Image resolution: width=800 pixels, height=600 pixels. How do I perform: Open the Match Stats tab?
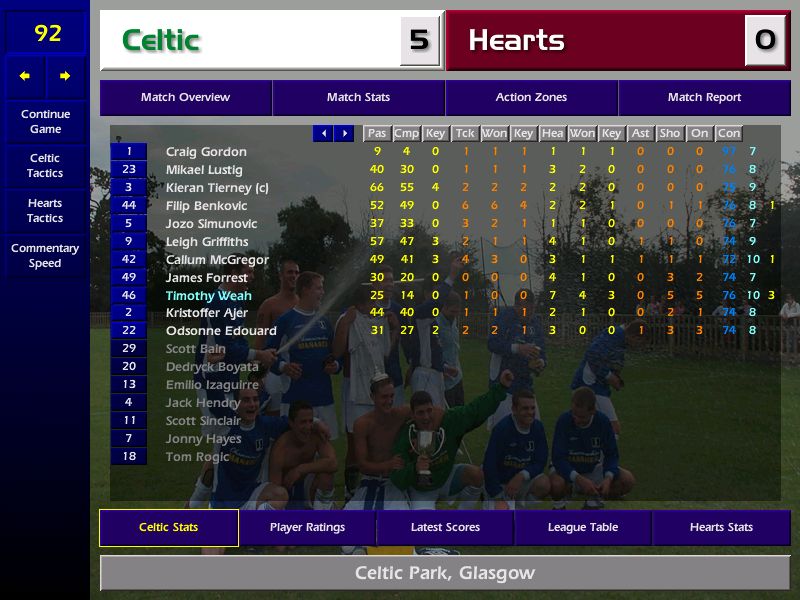pos(358,98)
